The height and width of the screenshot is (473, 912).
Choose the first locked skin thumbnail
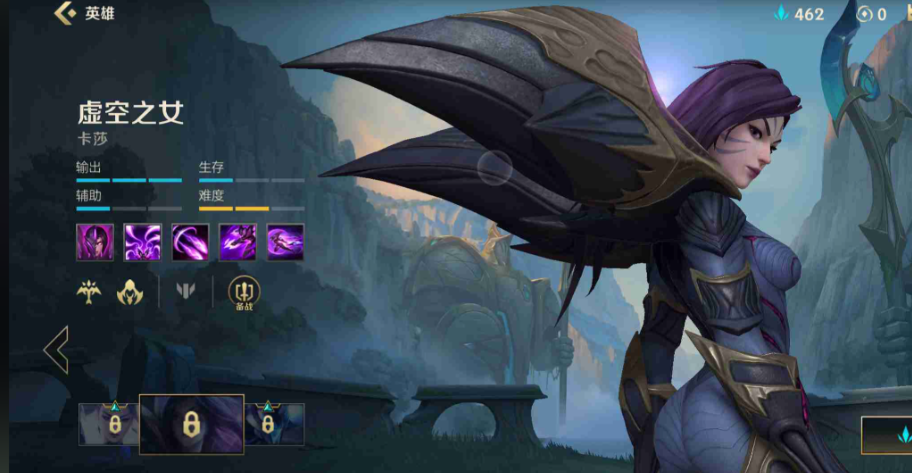tap(108, 424)
